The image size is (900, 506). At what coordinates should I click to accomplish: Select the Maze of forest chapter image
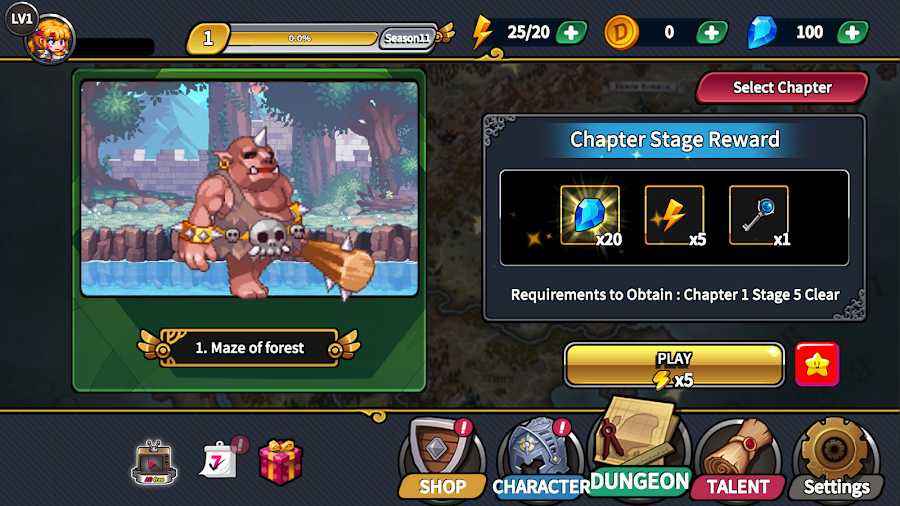[250, 190]
